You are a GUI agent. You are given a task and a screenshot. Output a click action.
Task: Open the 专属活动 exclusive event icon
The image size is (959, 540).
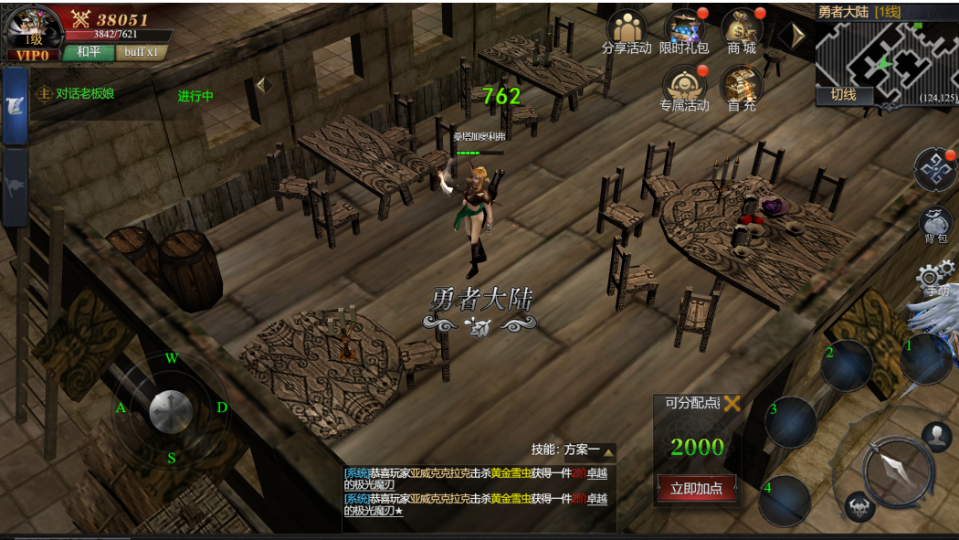click(684, 88)
